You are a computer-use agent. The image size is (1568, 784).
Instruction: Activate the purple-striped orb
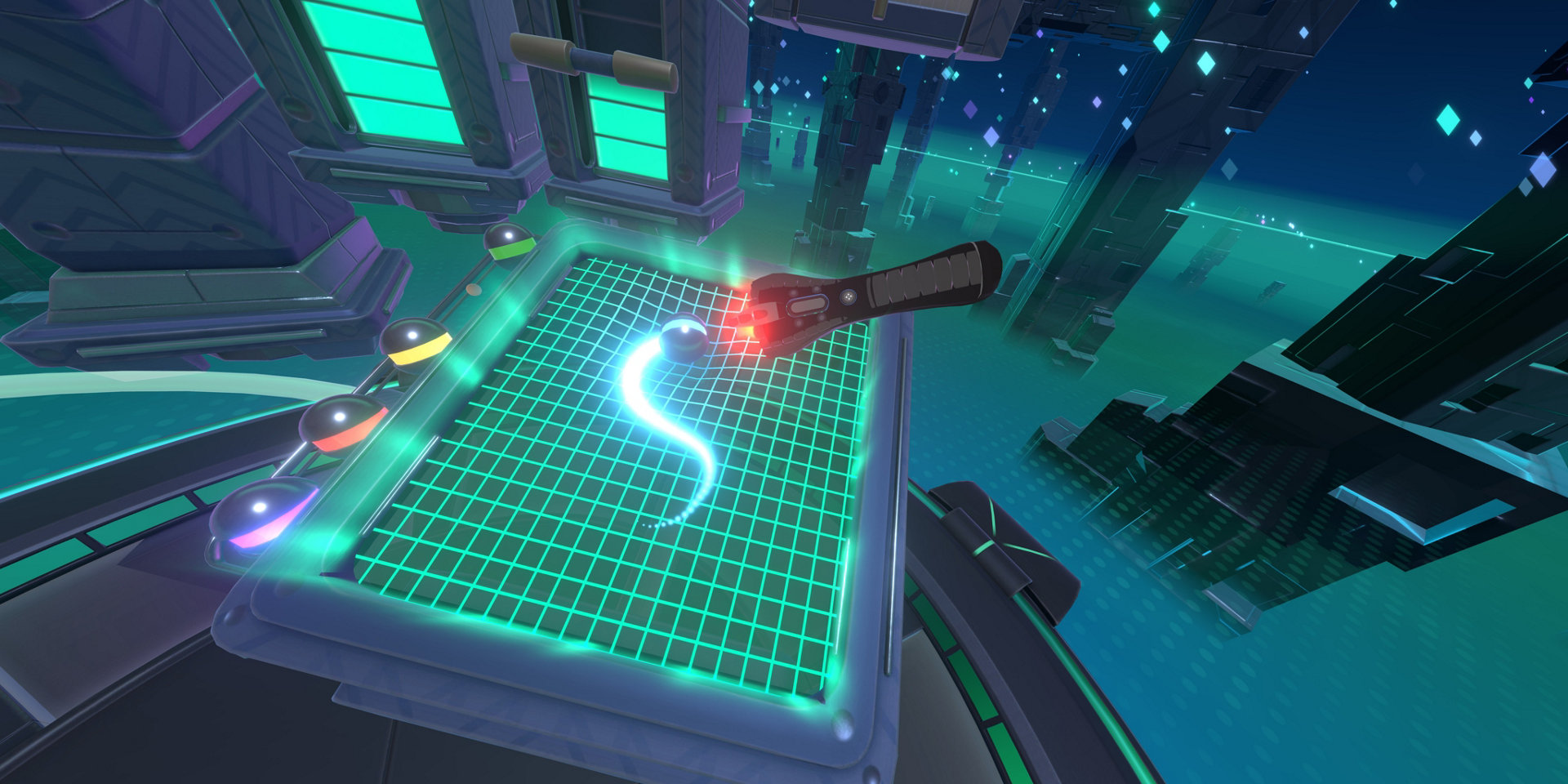pyautogui.click(x=261, y=514)
